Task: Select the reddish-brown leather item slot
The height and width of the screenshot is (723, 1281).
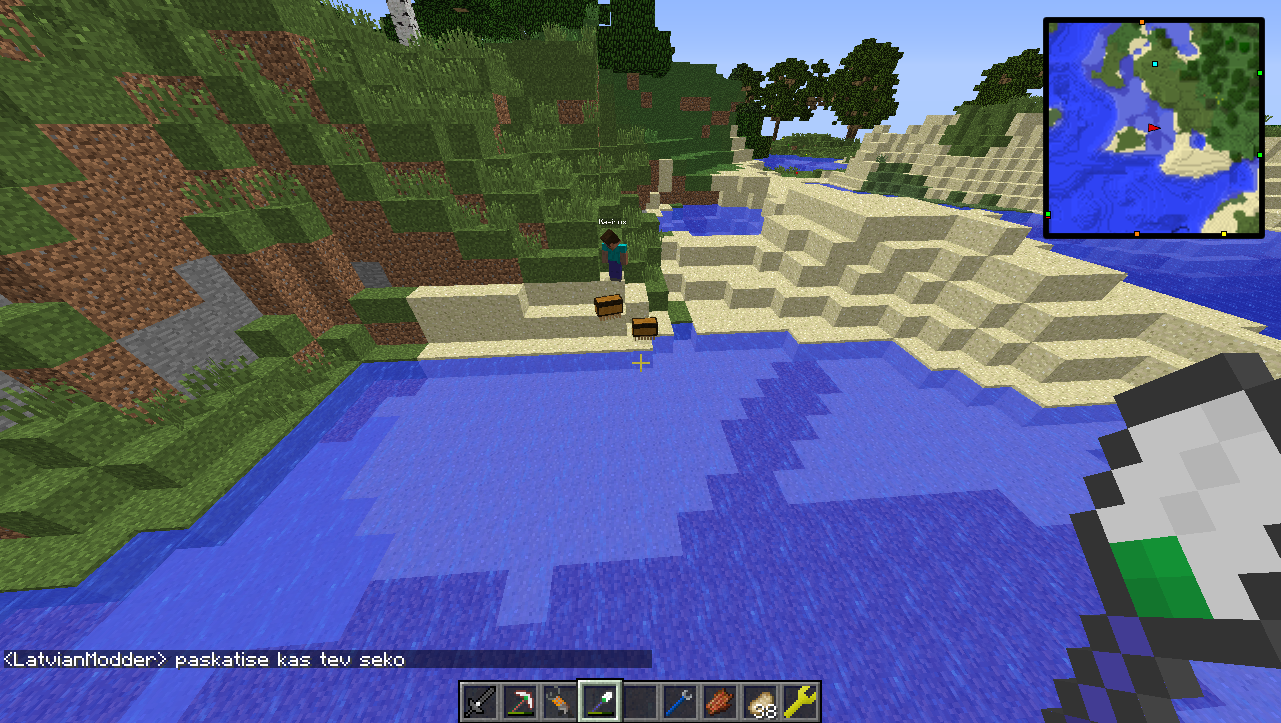Action: pyautogui.click(x=721, y=701)
